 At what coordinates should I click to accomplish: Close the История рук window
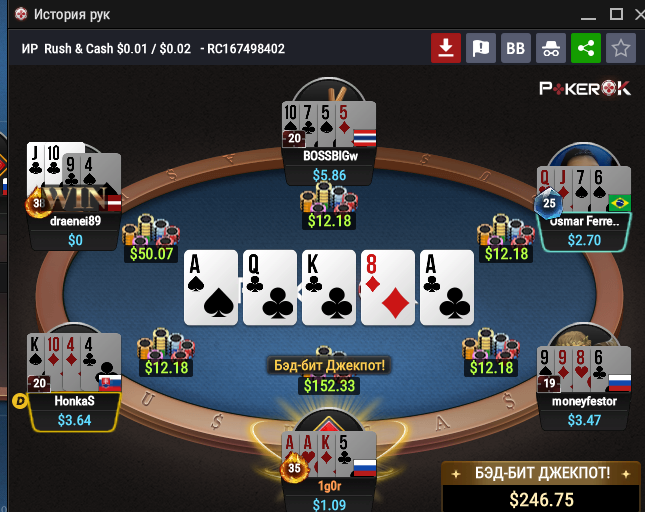(x=640, y=14)
